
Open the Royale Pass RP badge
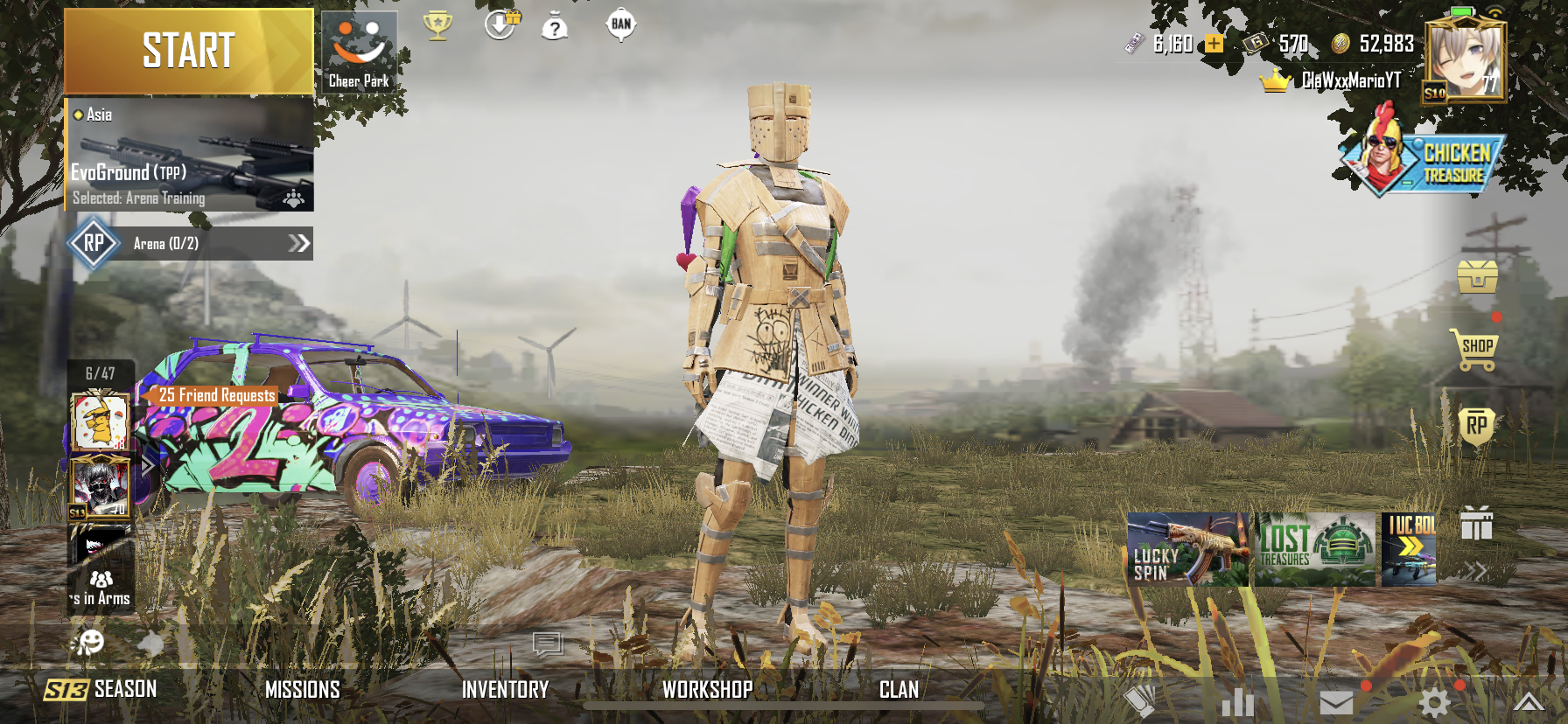coord(1476,427)
